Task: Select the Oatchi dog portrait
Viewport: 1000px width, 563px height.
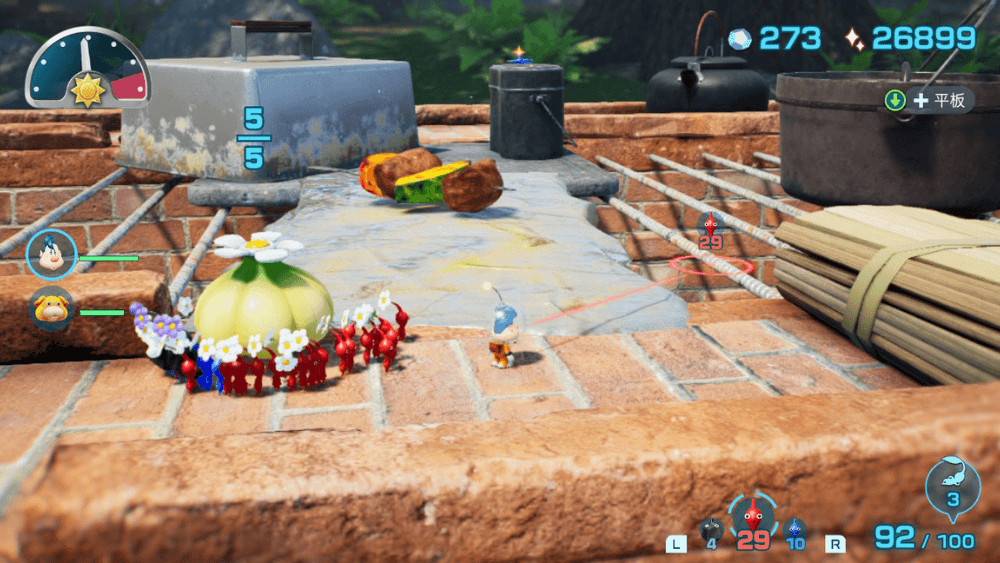Action: point(51,310)
